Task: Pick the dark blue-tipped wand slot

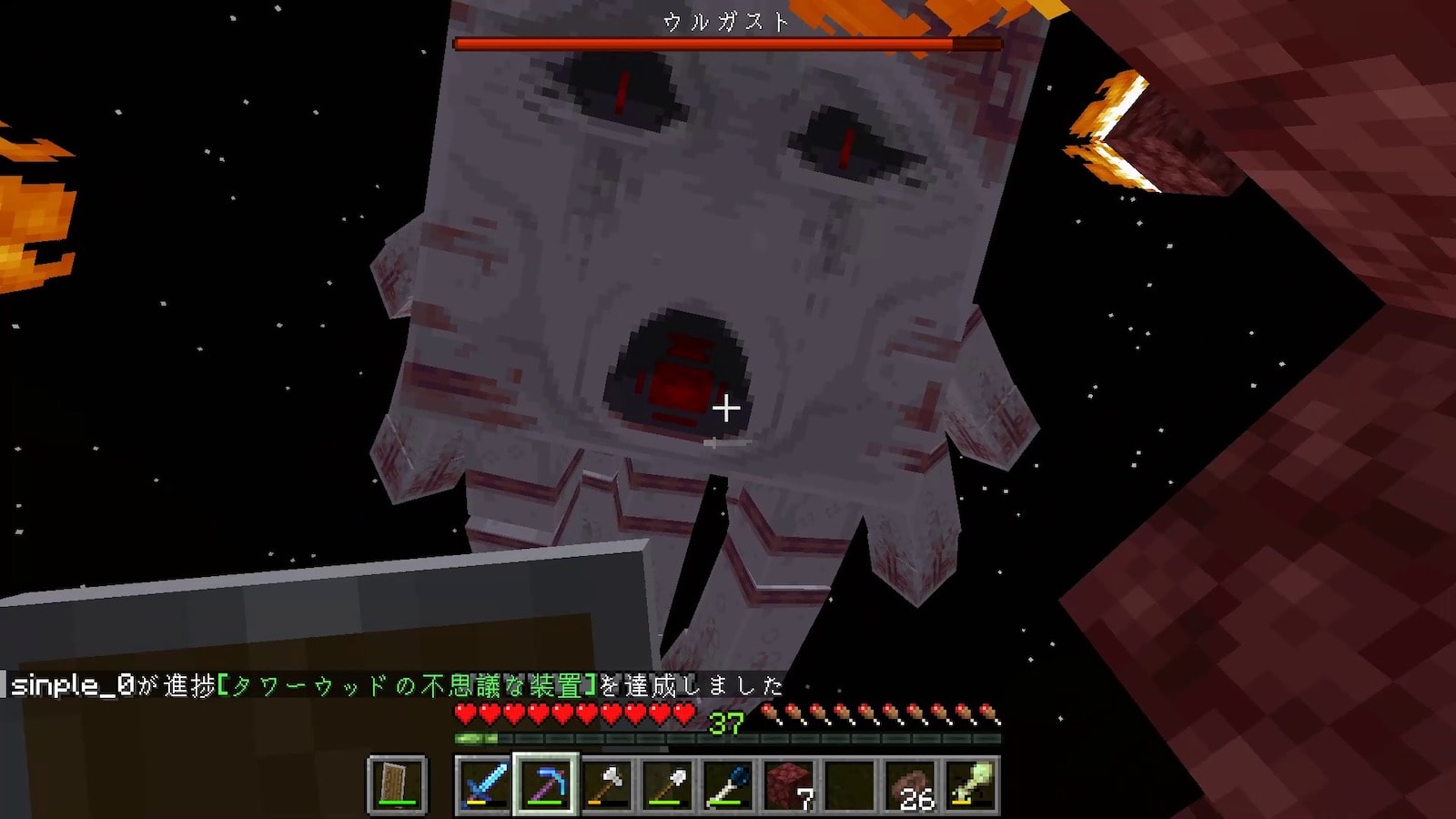Action: coord(728,784)
